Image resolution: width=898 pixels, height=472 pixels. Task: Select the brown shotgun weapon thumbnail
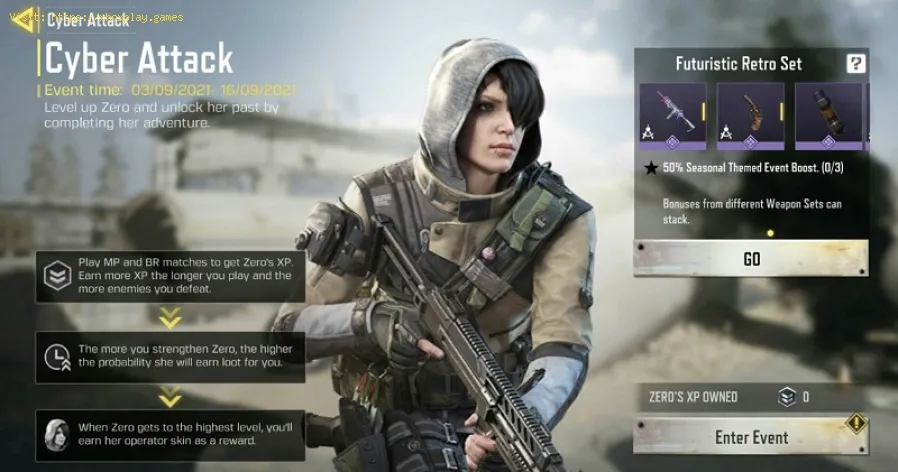coord(751,116)
